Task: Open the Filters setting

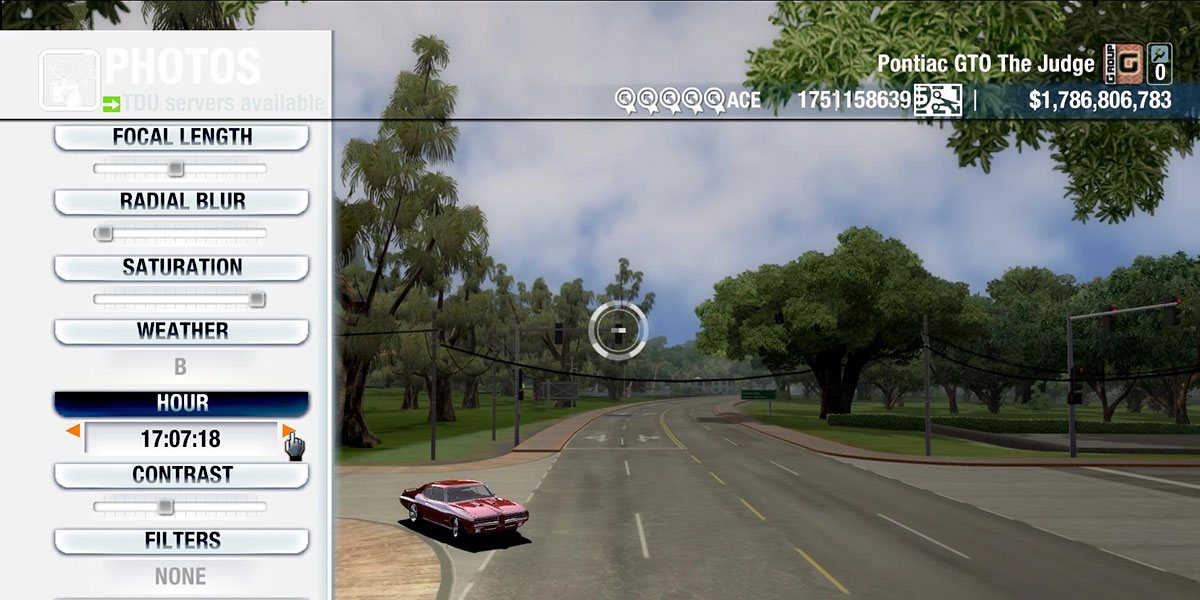Action: click(x=181, y=540)
